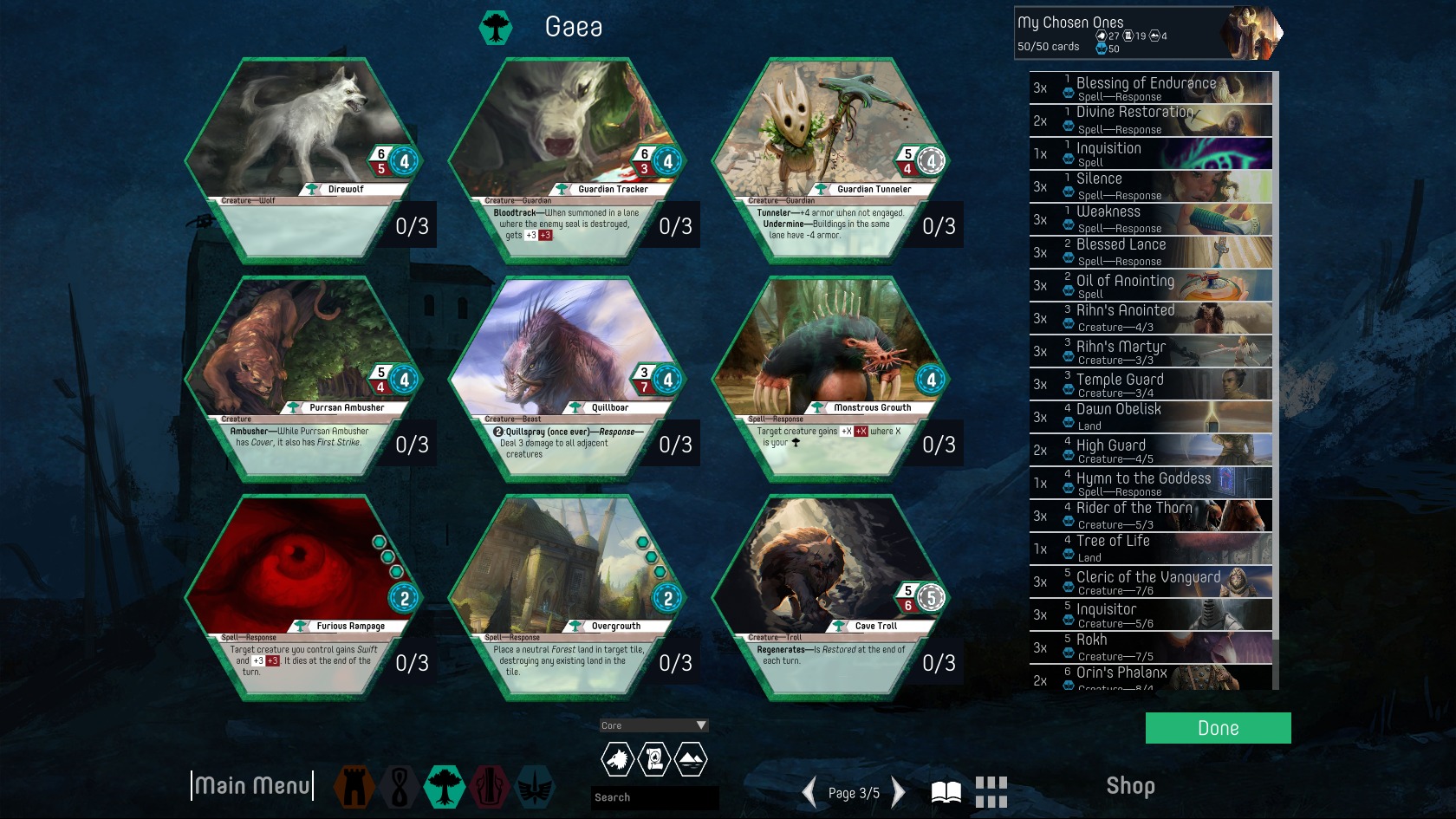The height and width of the screenshot is (819, 1456).
Task: Go to the next card page
Action: coord(899,792)
